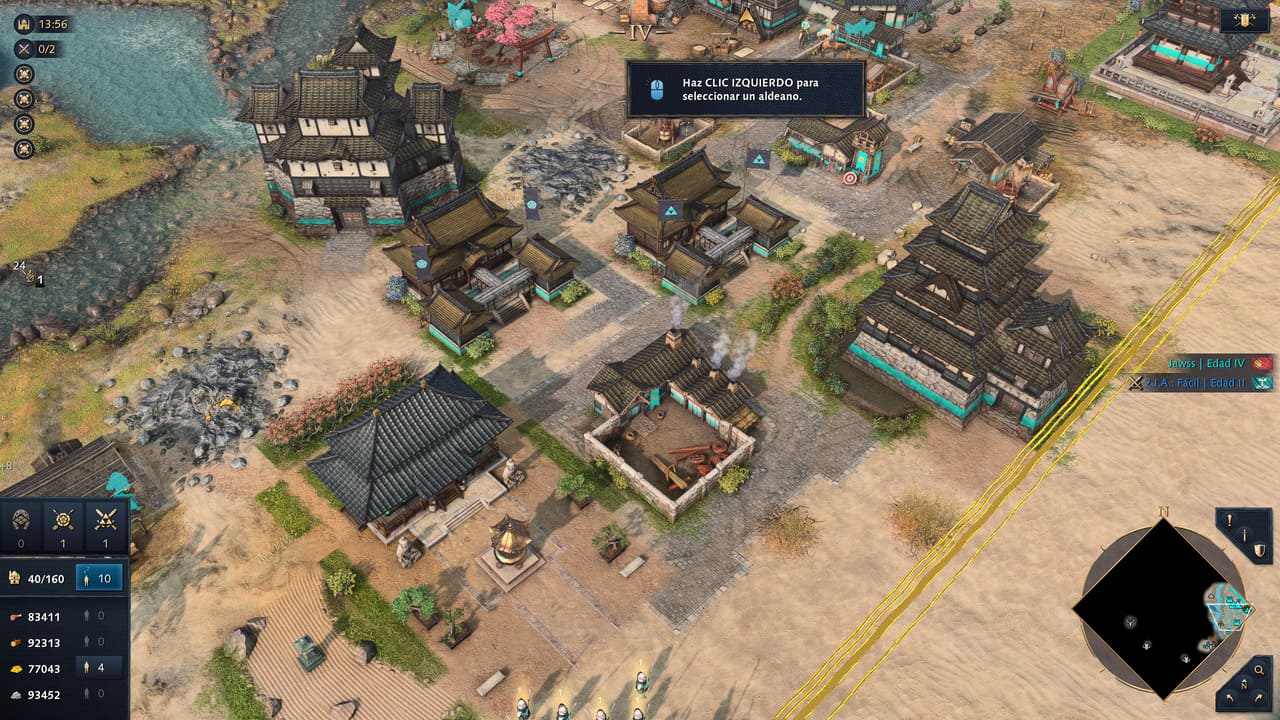Click the crossed swords objective icon showing 0/2
Screen dimensions: 1280x720
coord(24,48)
